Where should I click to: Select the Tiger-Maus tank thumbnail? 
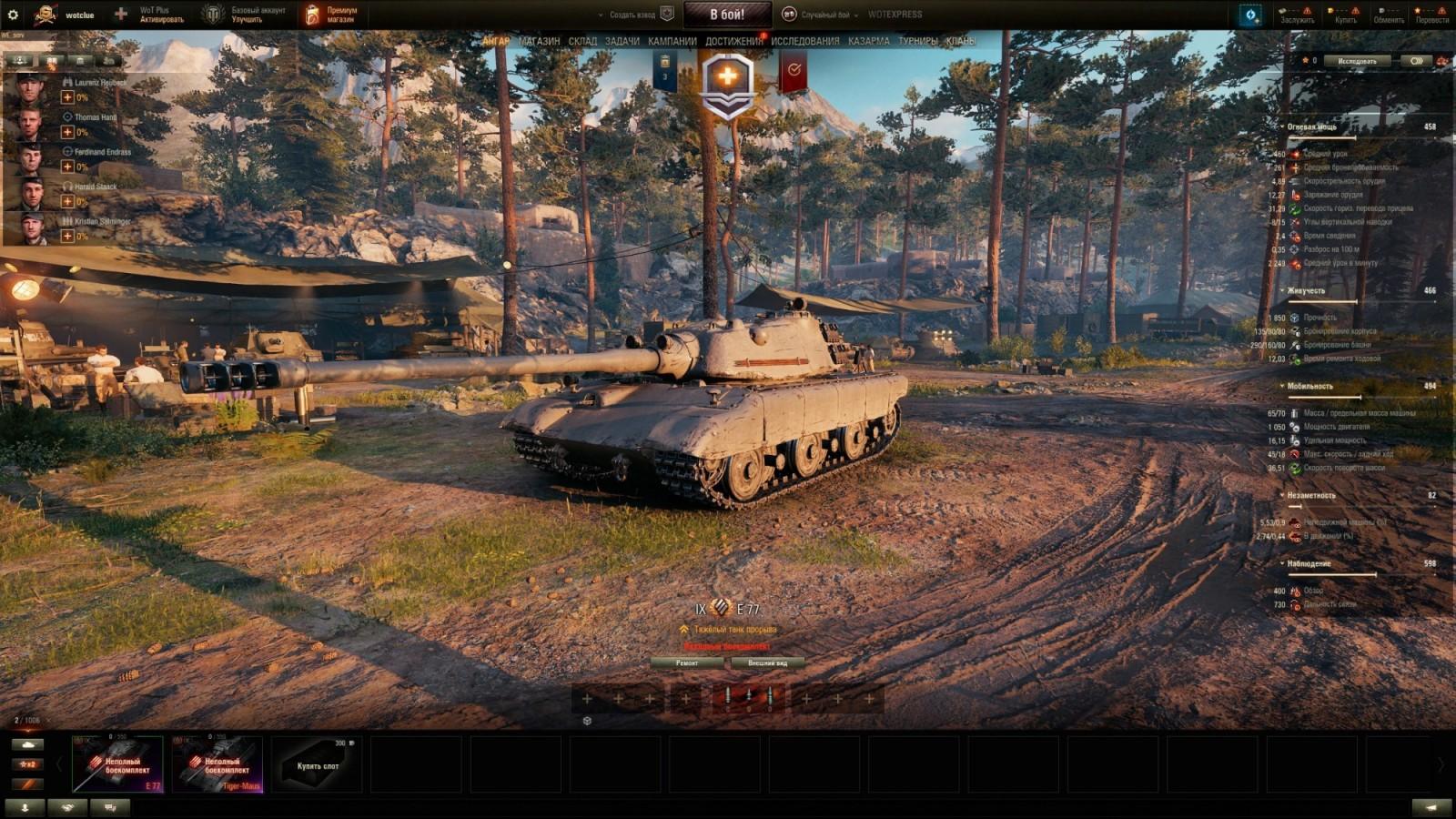216,764
